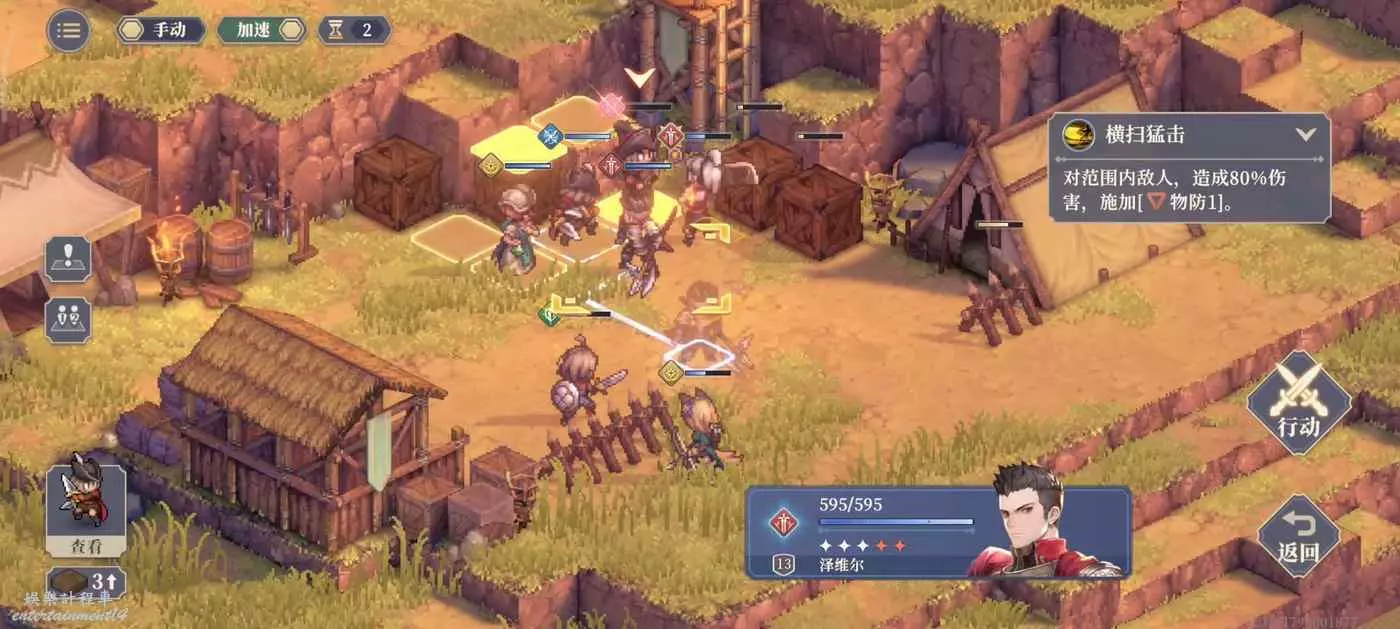1400x629 pixels.
Task: Open the two-units lineup icon
Action: (68, 320)
